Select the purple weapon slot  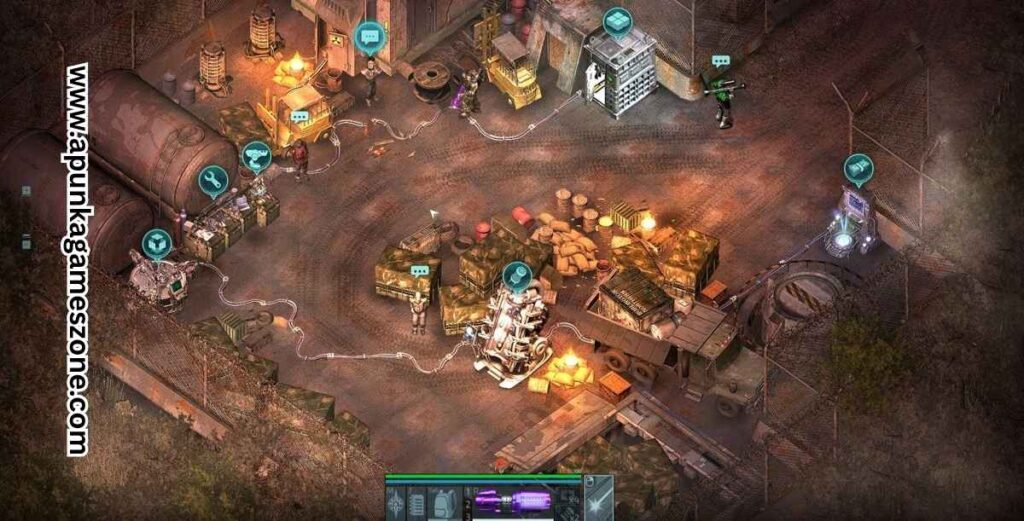tap(515, 500)
